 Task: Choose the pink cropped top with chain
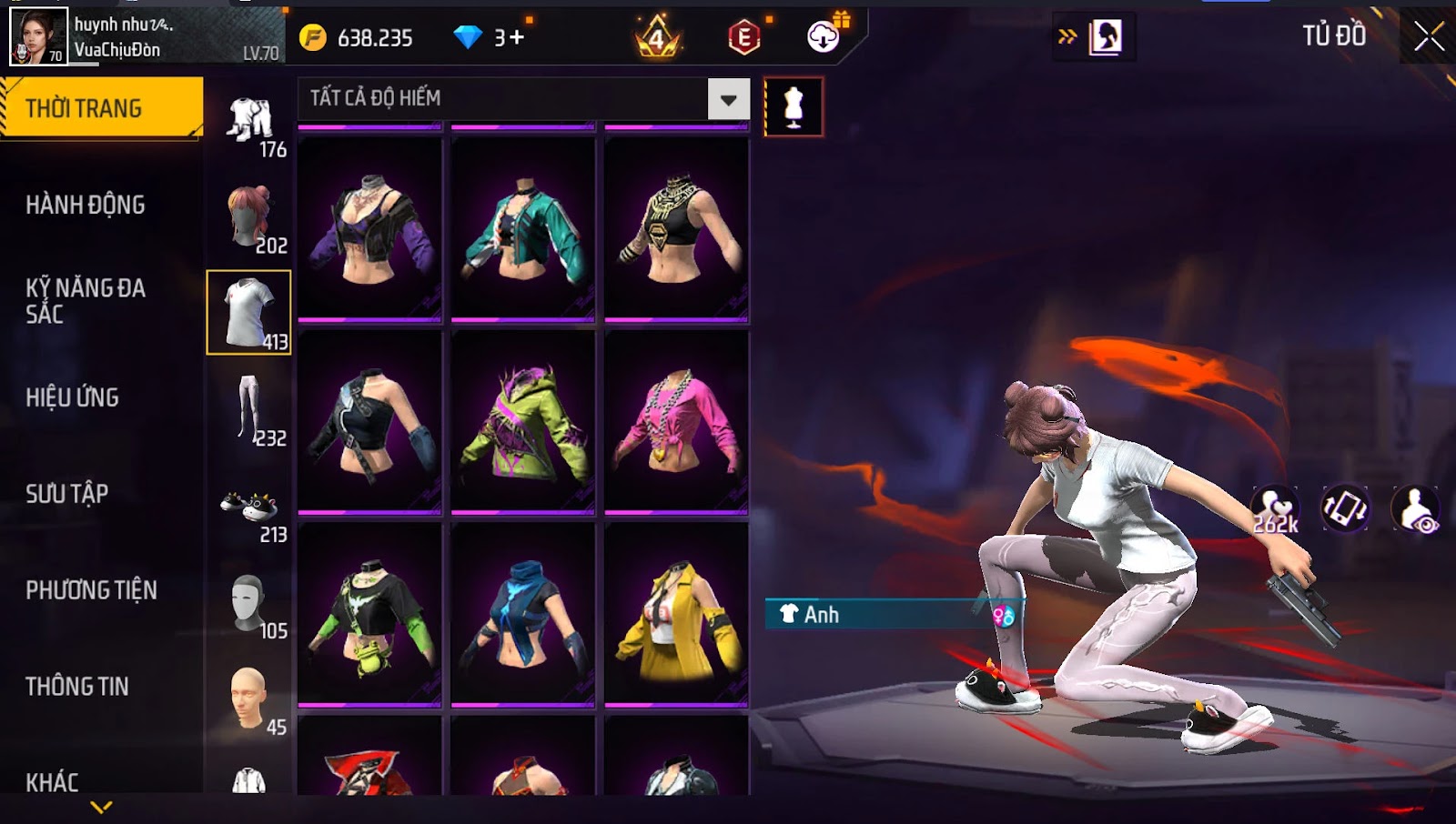(676, 422)
